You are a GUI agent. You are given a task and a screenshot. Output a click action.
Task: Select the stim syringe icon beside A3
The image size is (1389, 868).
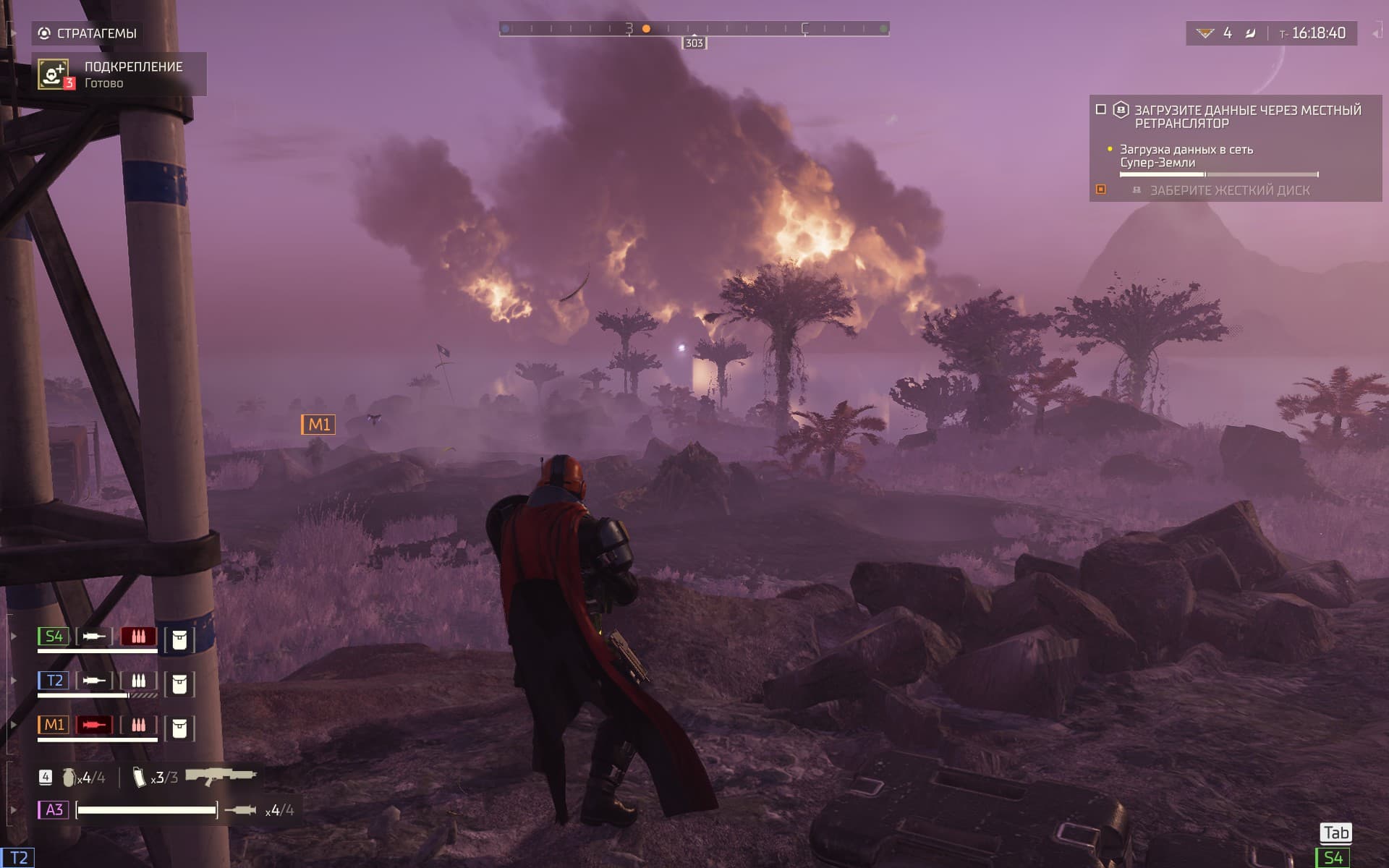(x=240, y=810)
